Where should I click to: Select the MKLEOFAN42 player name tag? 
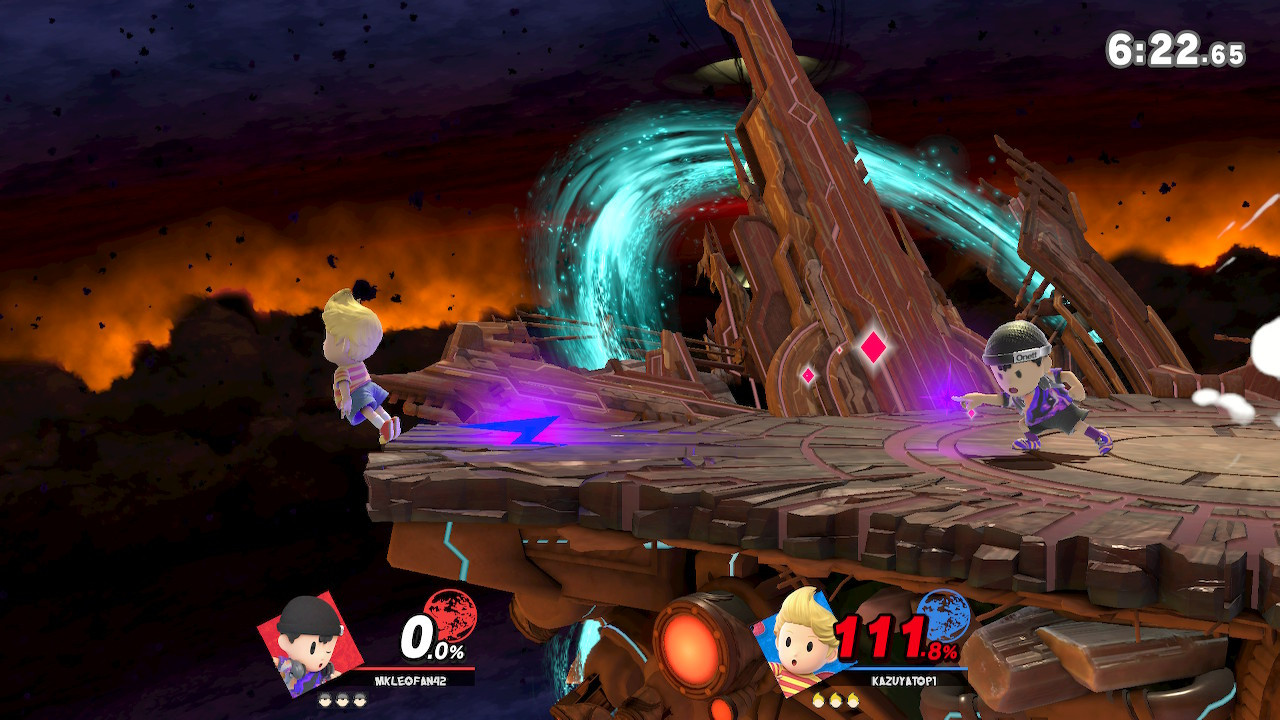click(x=412, y=680)
